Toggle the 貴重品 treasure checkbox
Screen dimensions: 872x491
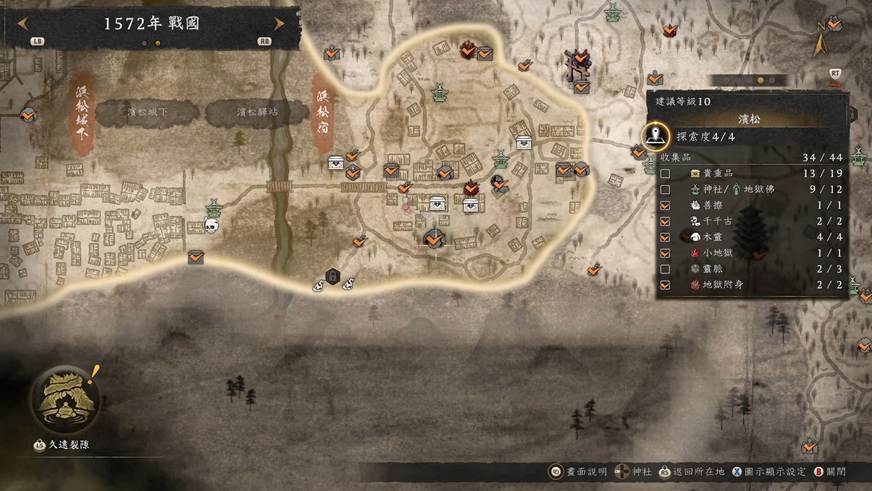[x=666, y=173]
